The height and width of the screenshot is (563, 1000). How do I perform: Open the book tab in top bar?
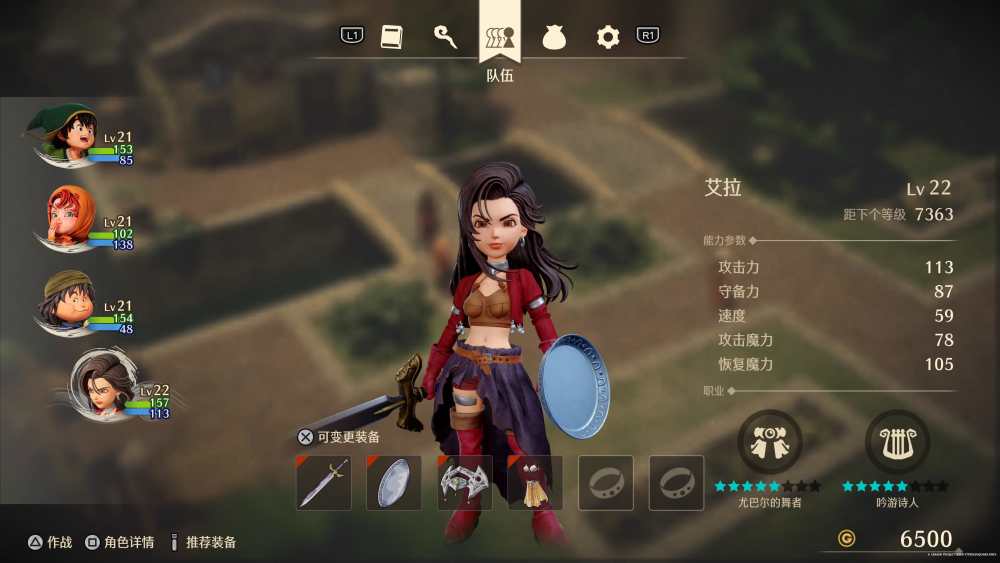[x=391, y=37]
